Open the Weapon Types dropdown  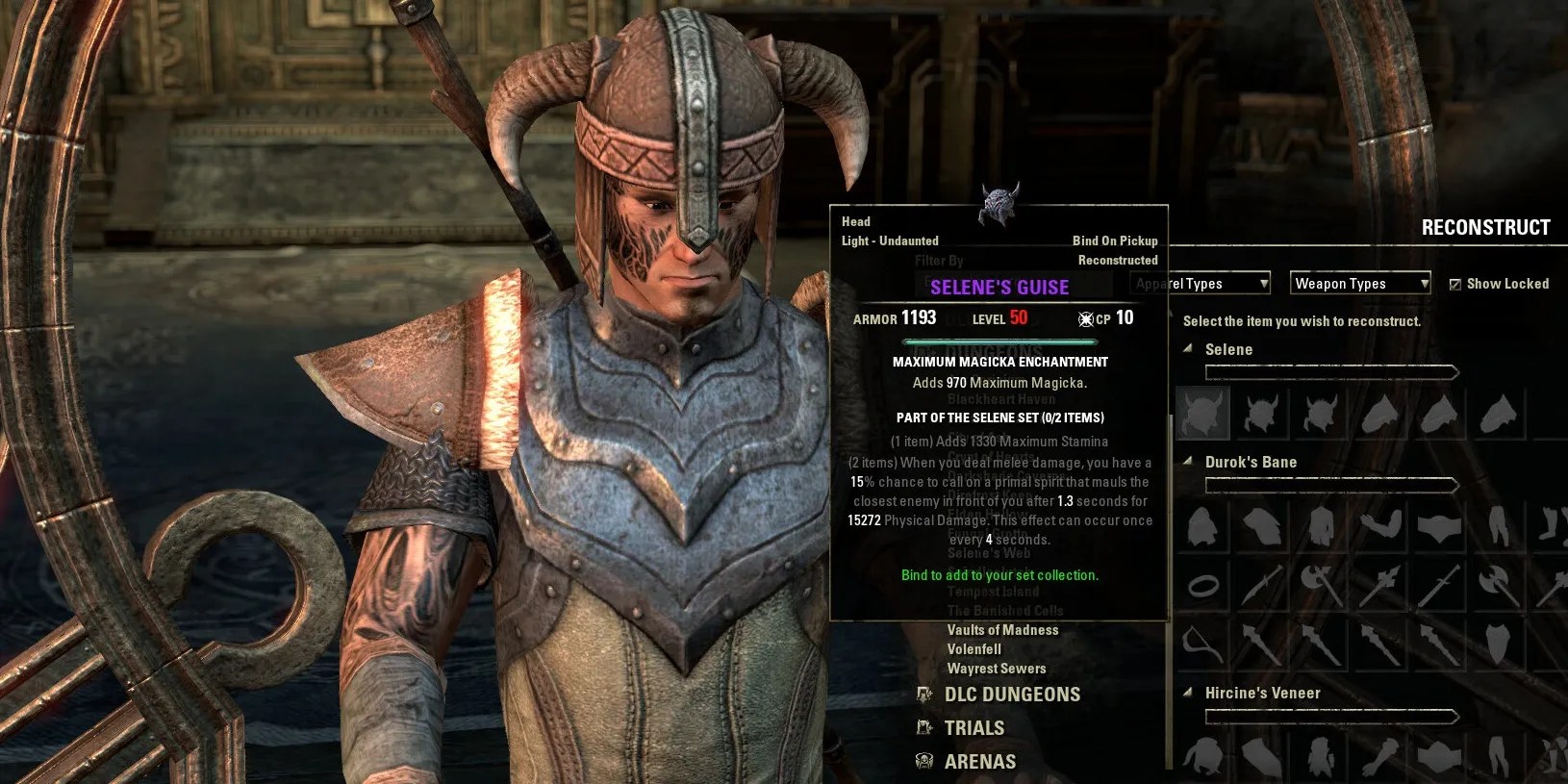[x=1359, y=283]
